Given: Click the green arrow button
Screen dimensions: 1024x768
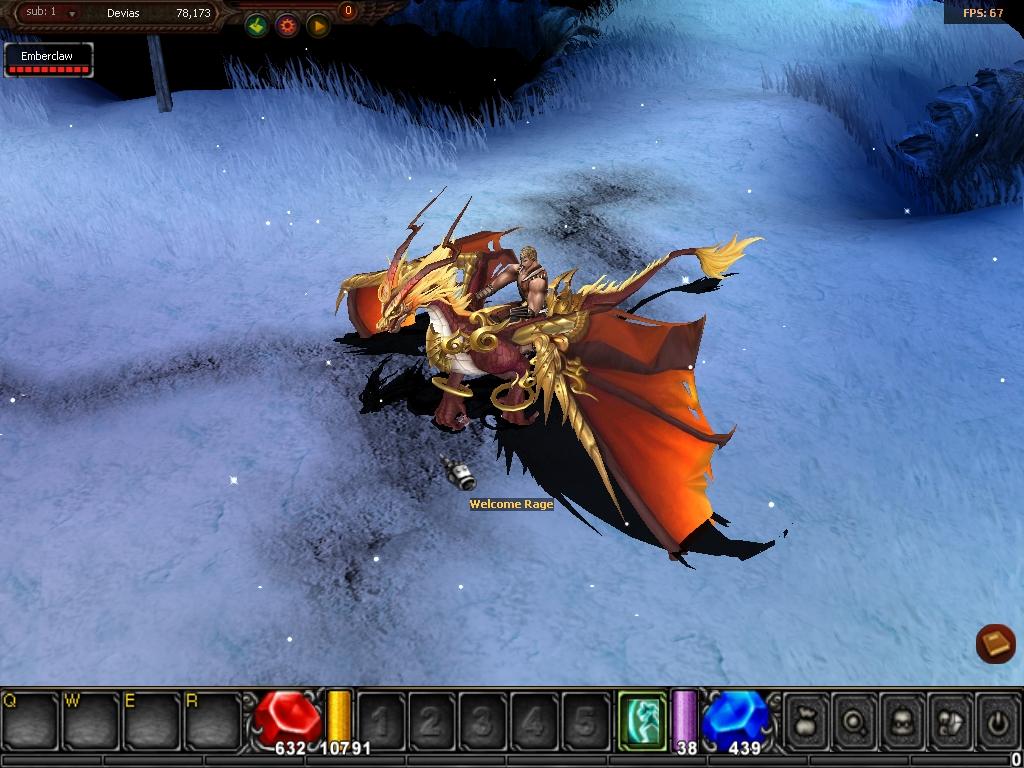Looking at the screenshot, I should click(257, 26).
